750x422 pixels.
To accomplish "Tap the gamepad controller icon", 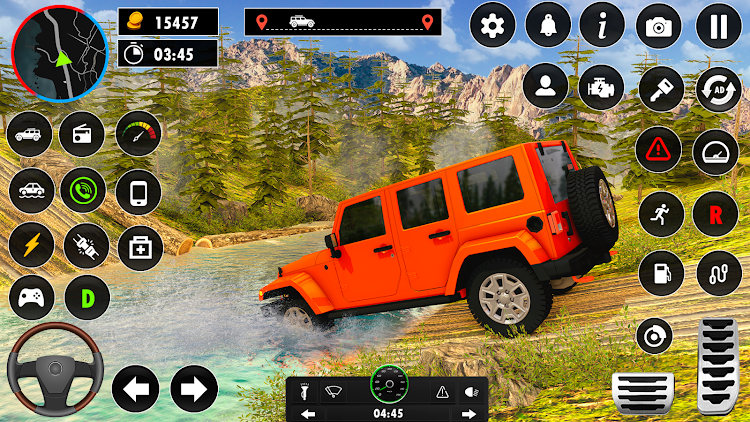I will pos(31,297).
